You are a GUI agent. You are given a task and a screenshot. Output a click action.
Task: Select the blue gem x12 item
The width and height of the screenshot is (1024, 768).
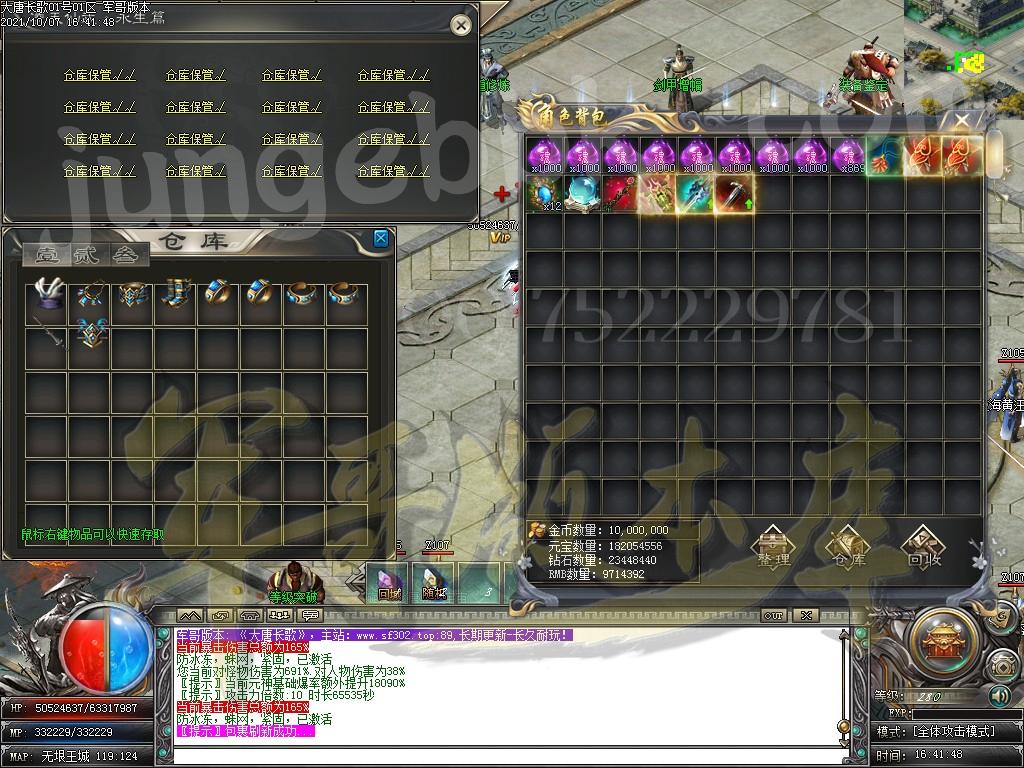545,193
